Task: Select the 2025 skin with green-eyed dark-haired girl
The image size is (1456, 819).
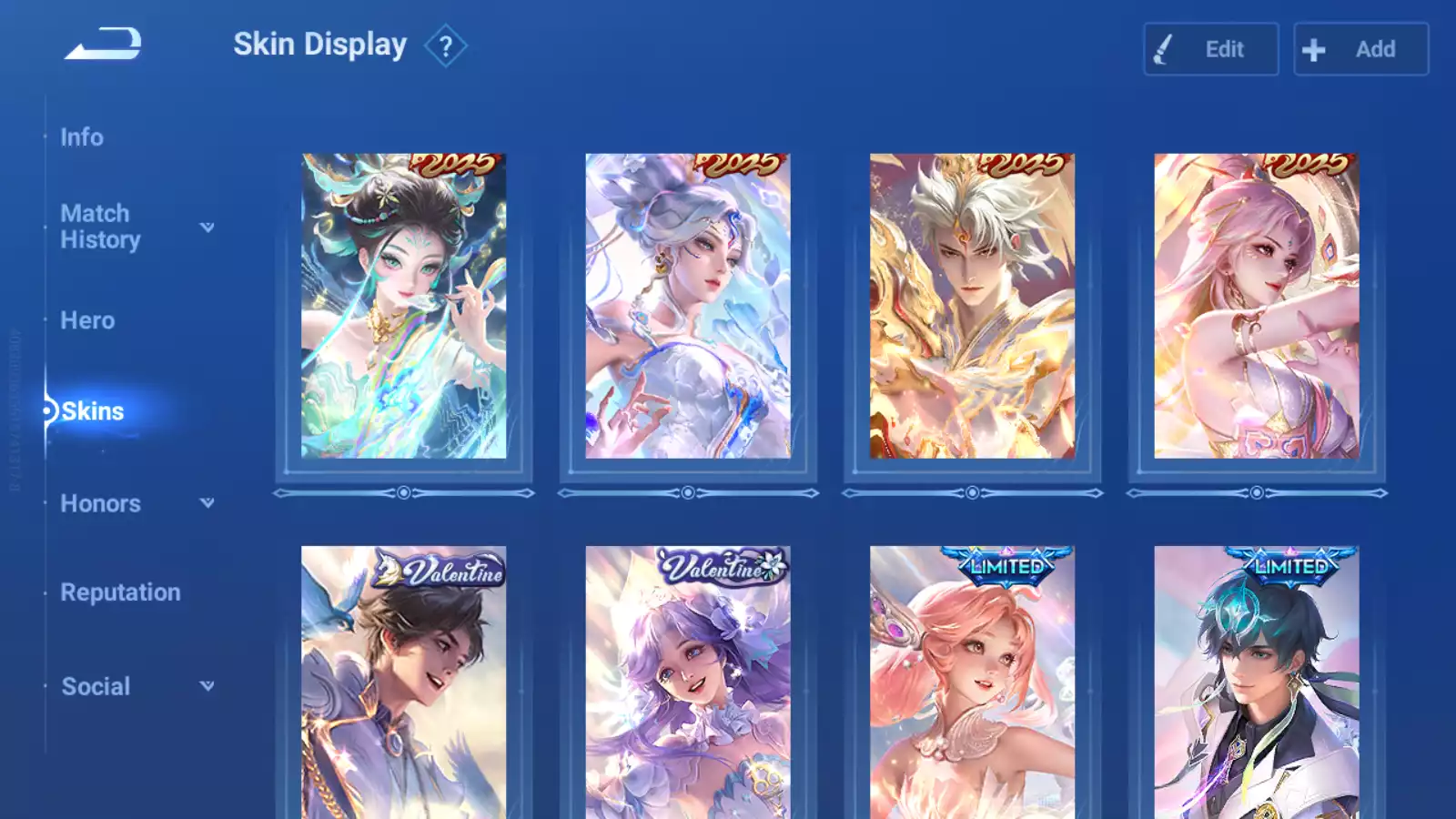Action: 404,306
